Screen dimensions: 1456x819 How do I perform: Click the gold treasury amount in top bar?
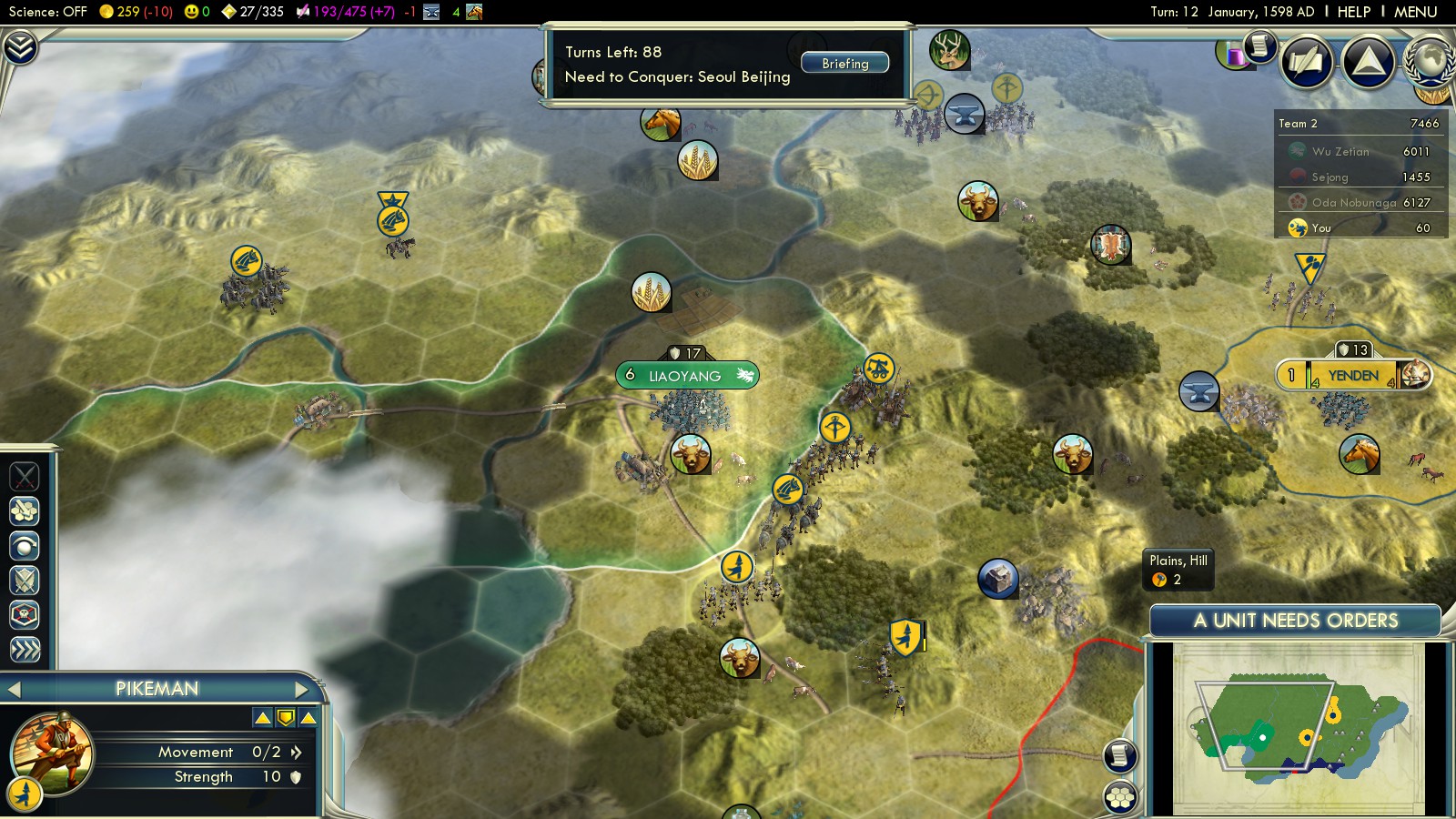(136, 12)
